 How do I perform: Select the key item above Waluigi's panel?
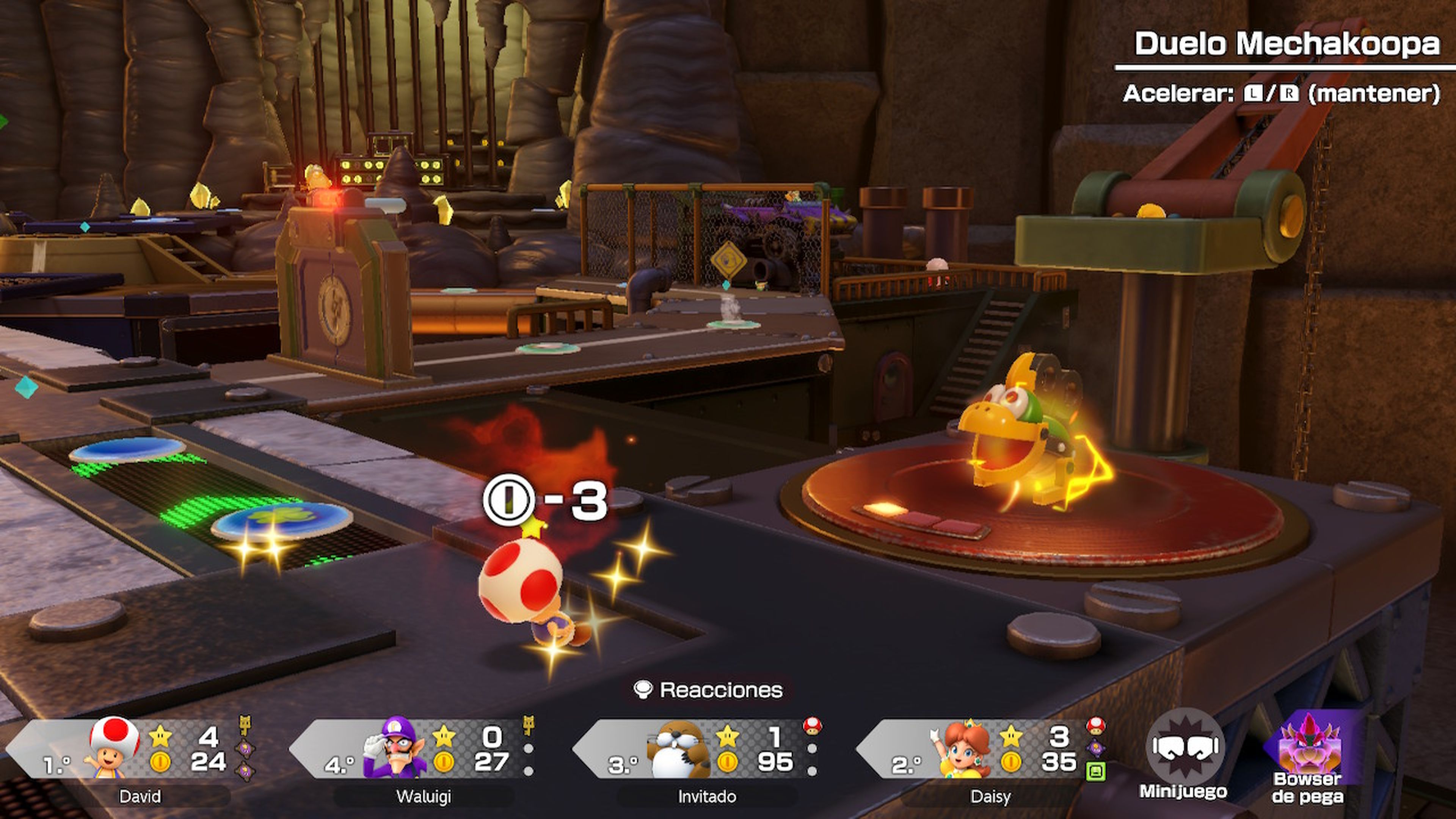529,725
